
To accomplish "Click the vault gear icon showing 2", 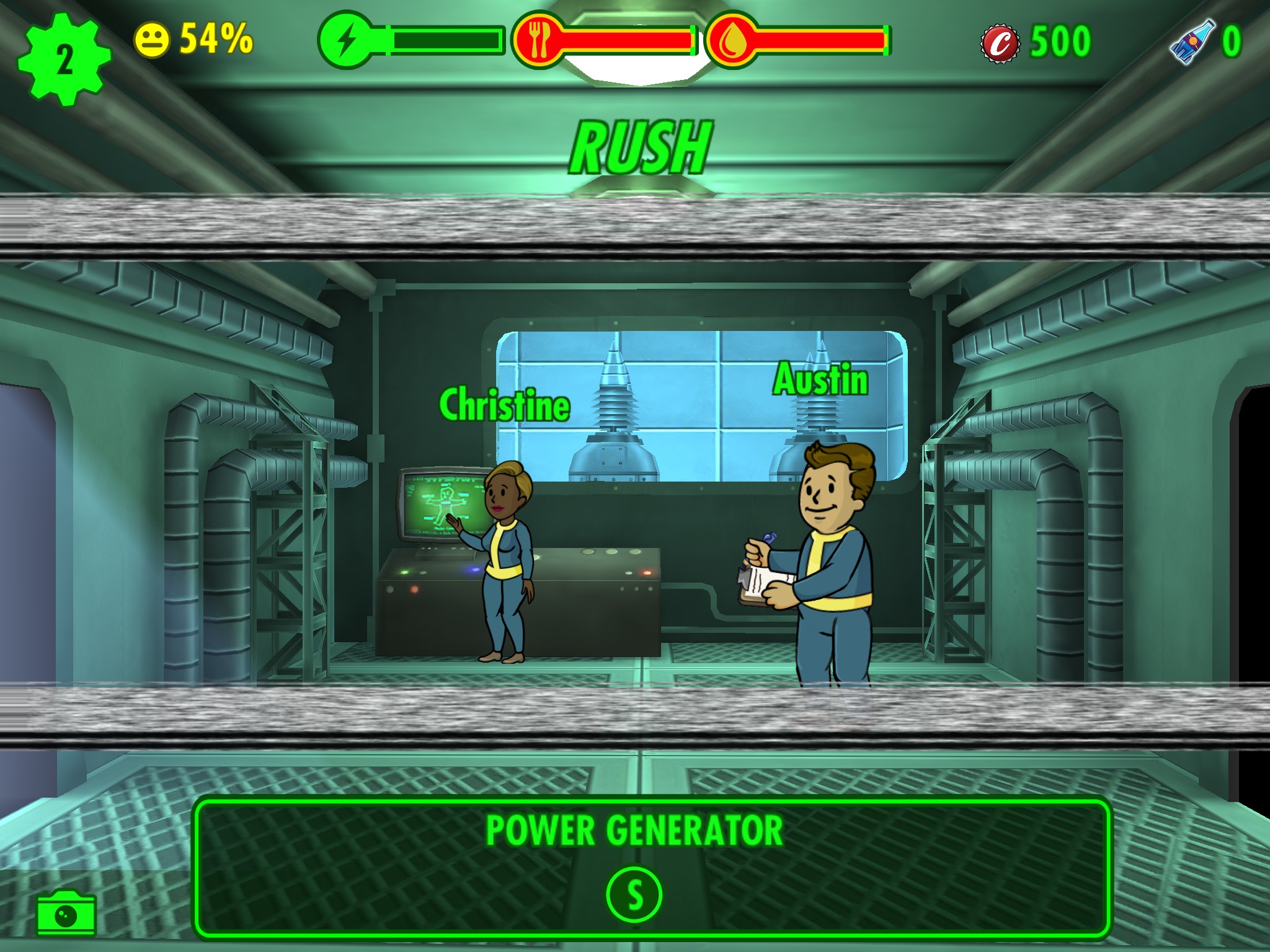I will tap(64, 59).
